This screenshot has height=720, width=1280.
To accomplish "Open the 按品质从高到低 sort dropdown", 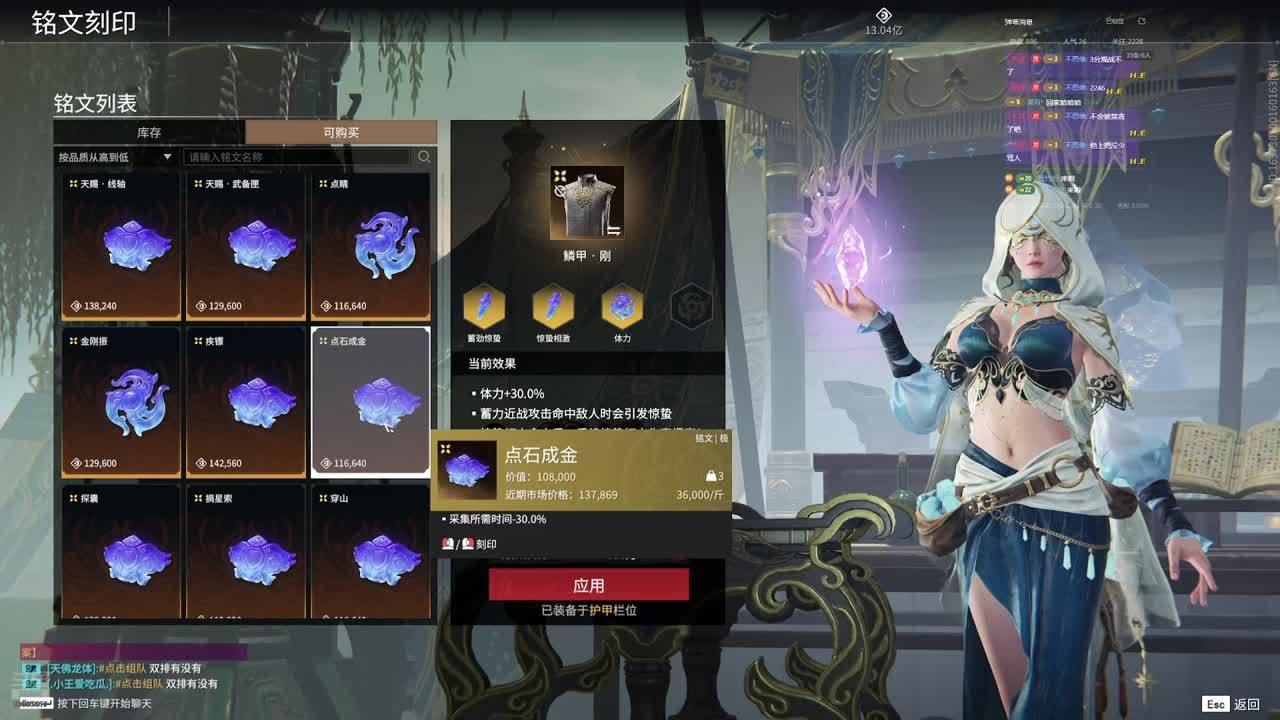I will (115, 157).
